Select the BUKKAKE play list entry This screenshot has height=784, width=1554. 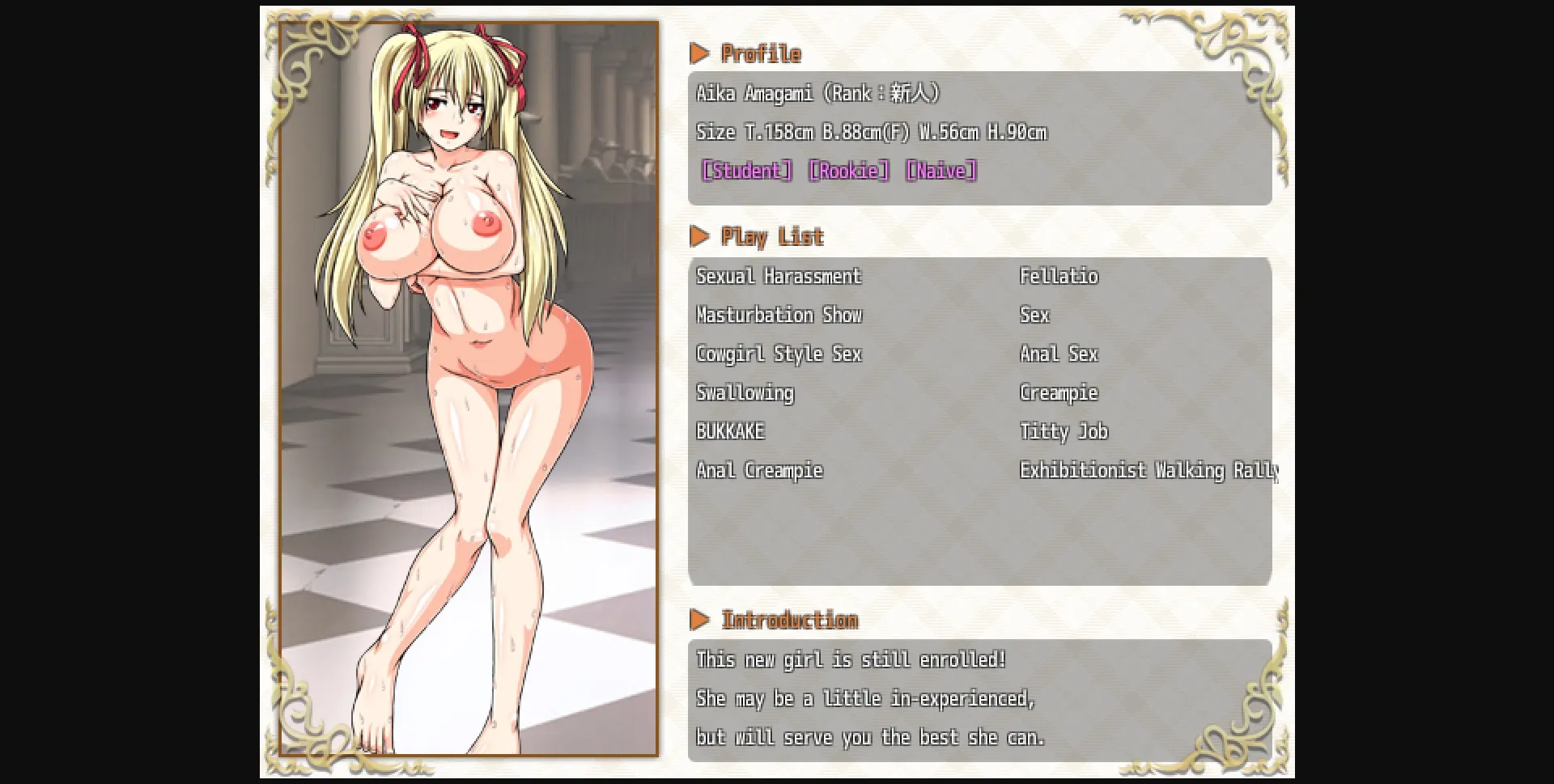729,431
